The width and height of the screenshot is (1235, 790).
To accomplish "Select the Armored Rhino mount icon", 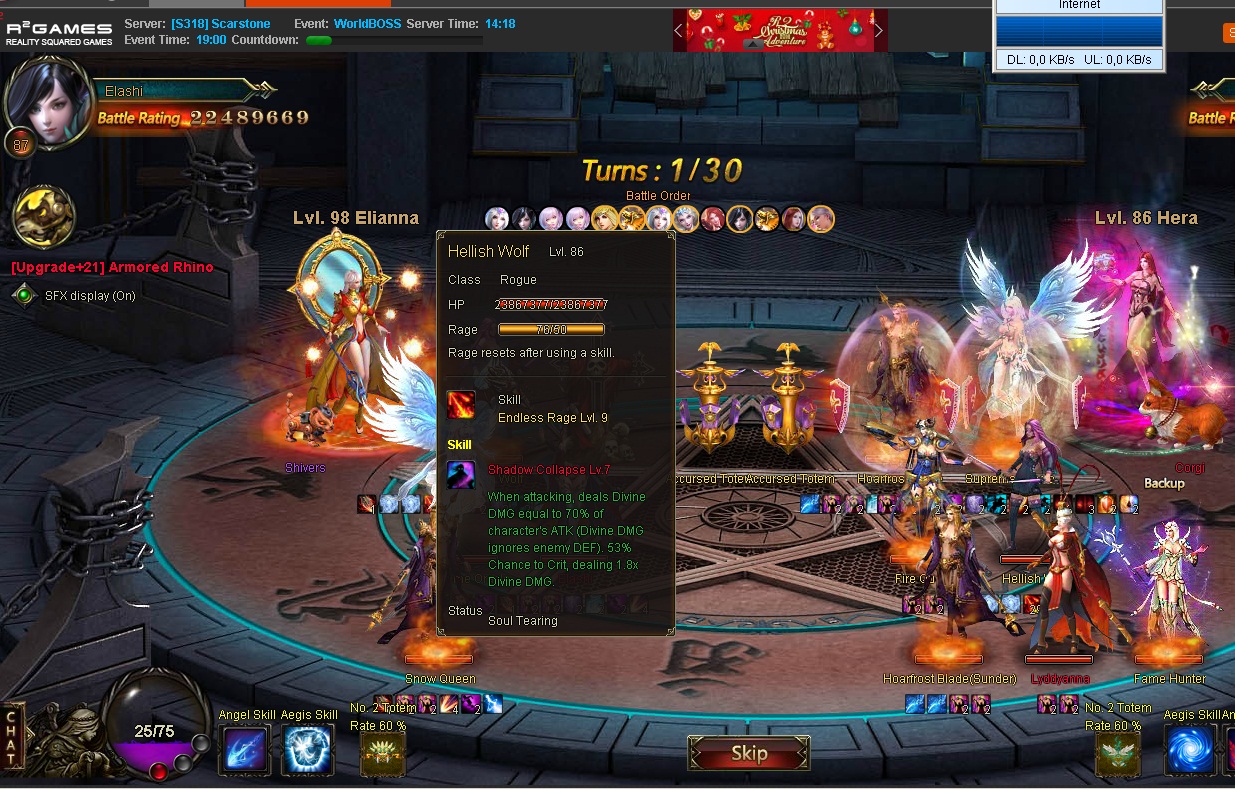I will [x=43, y=216].
